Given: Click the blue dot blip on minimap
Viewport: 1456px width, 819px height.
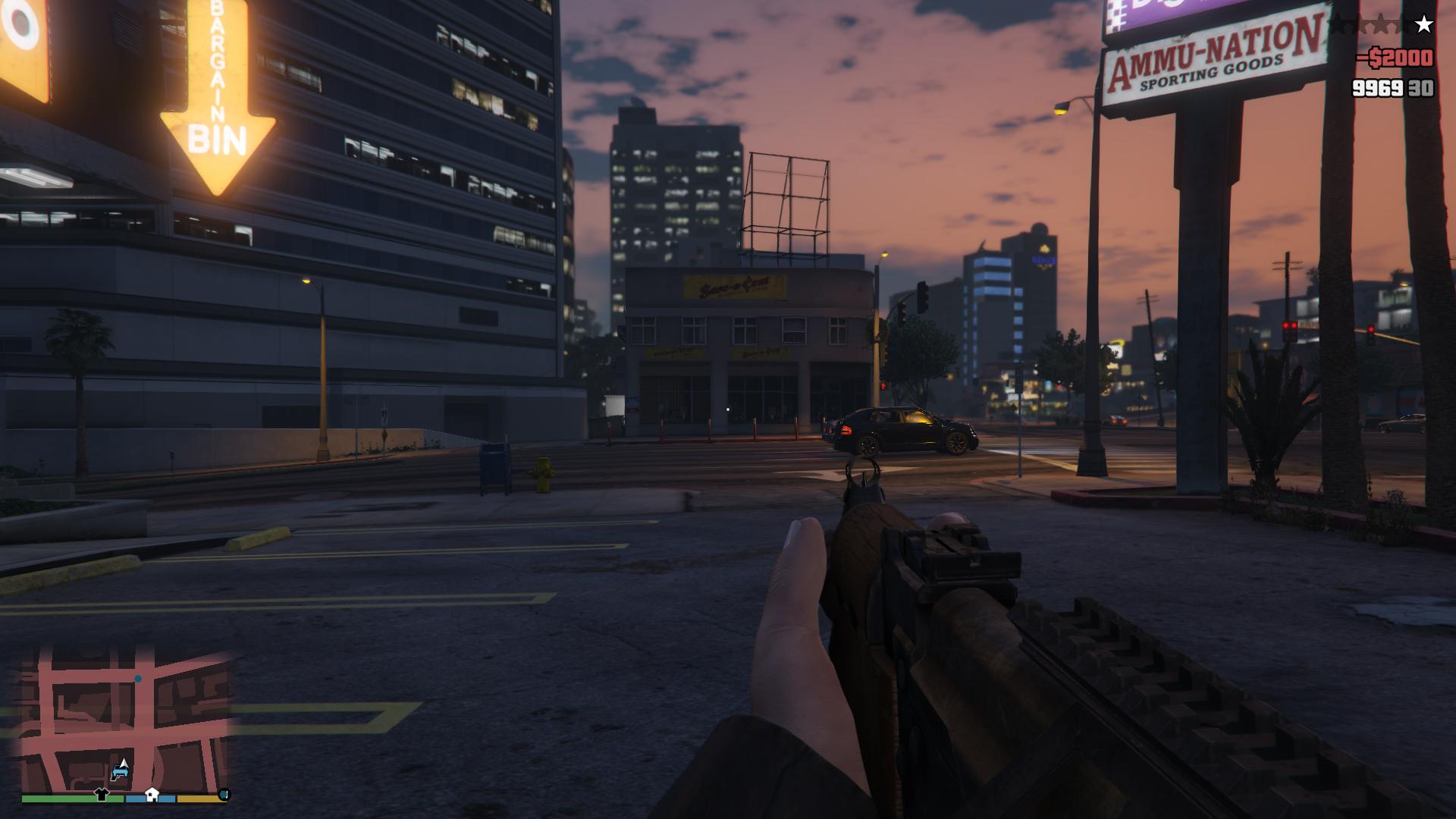Looking at the screenshot, I should coord(138,679).
